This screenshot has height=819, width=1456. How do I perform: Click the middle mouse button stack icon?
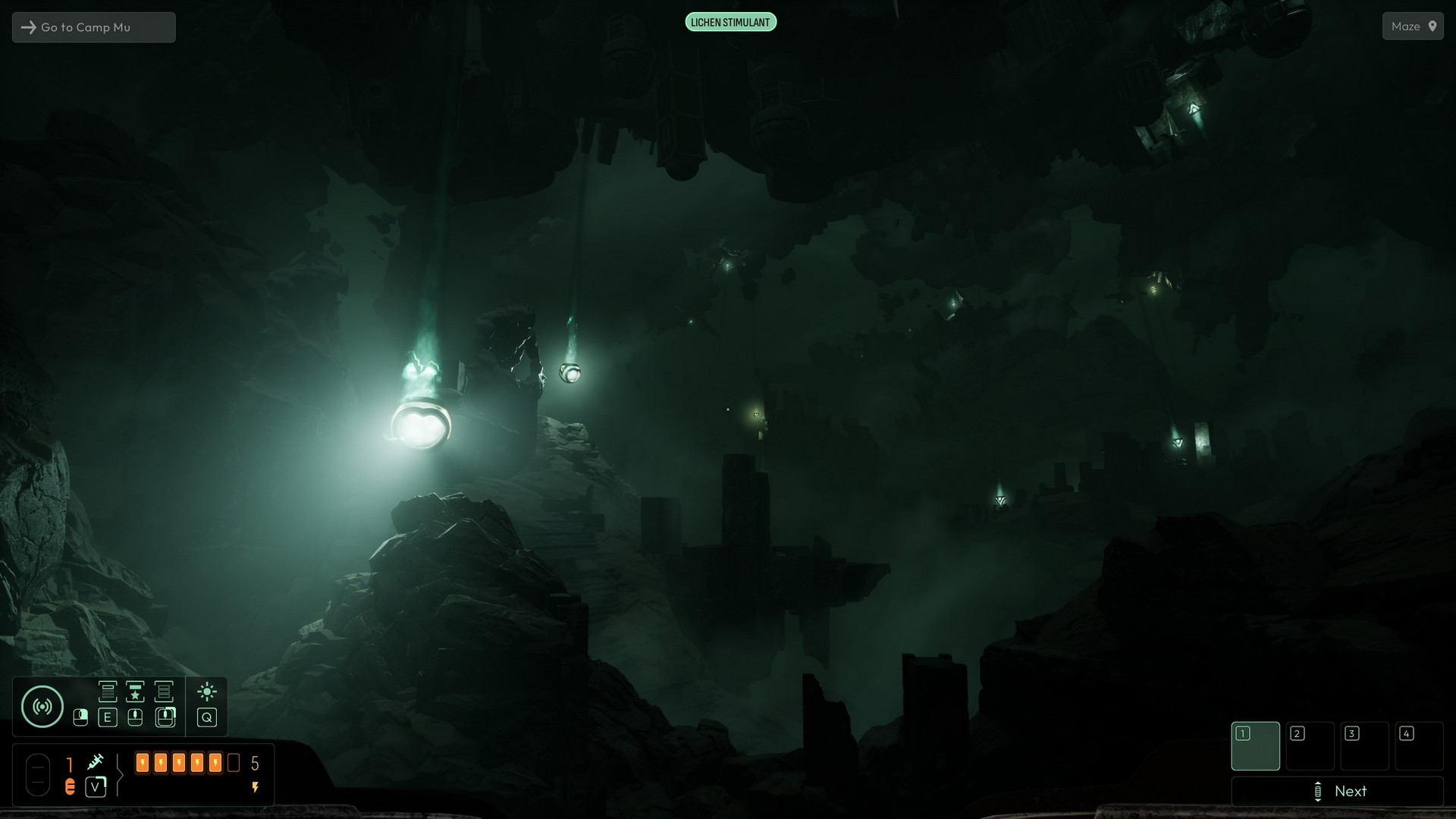(134, 718)
